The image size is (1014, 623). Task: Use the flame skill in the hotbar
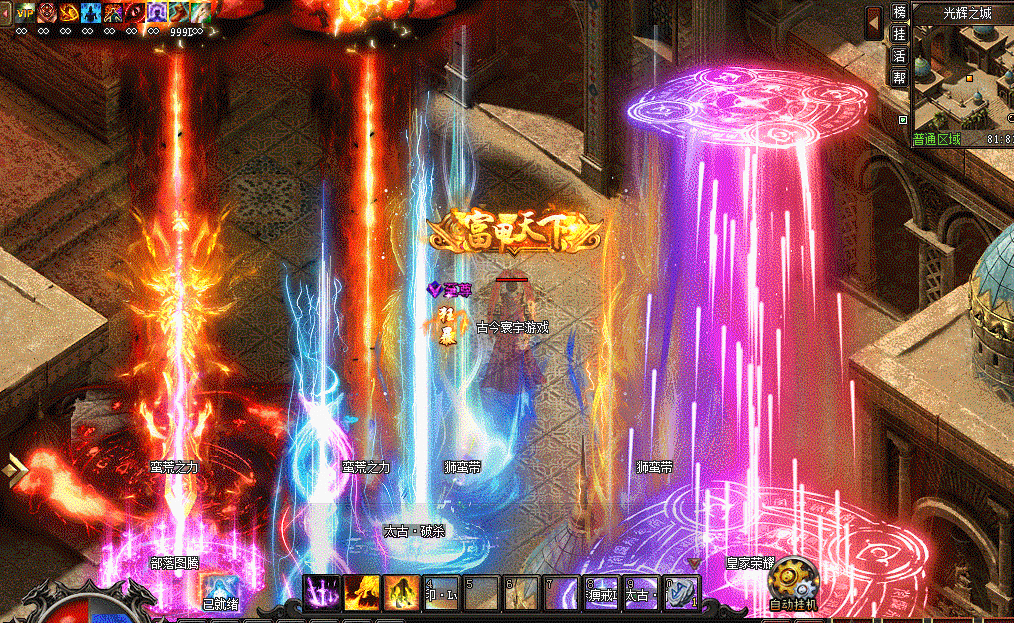click(362, 592)
